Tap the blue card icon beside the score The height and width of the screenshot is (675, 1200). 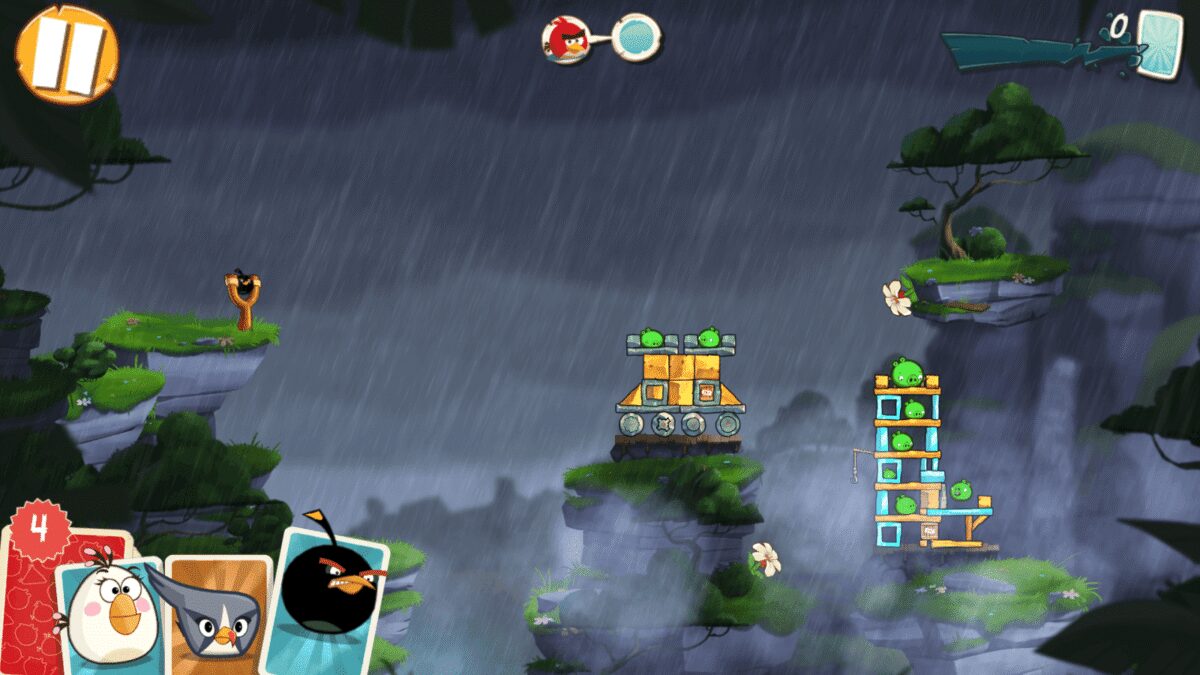coord(1160,43)
